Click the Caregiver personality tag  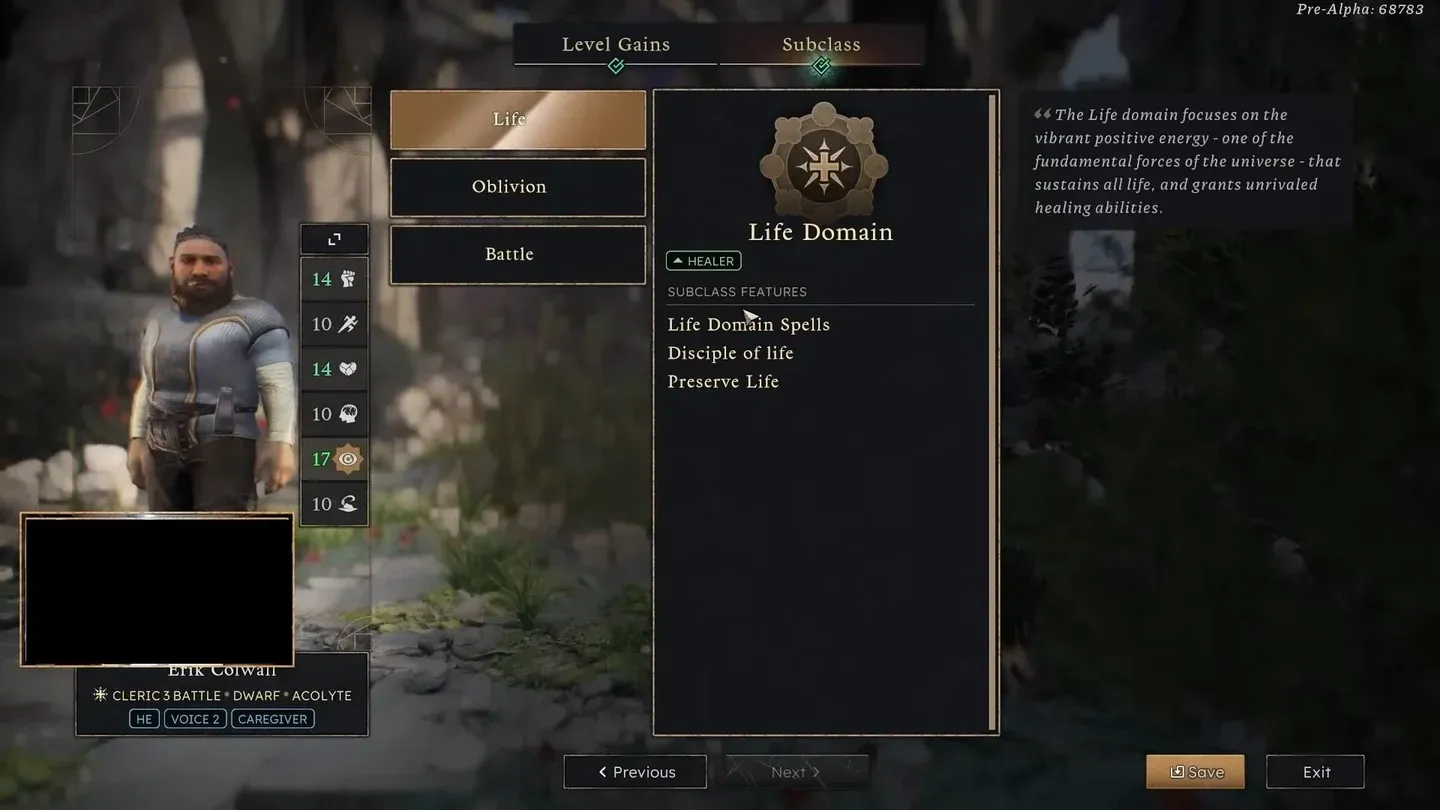[x=272, y=719]
